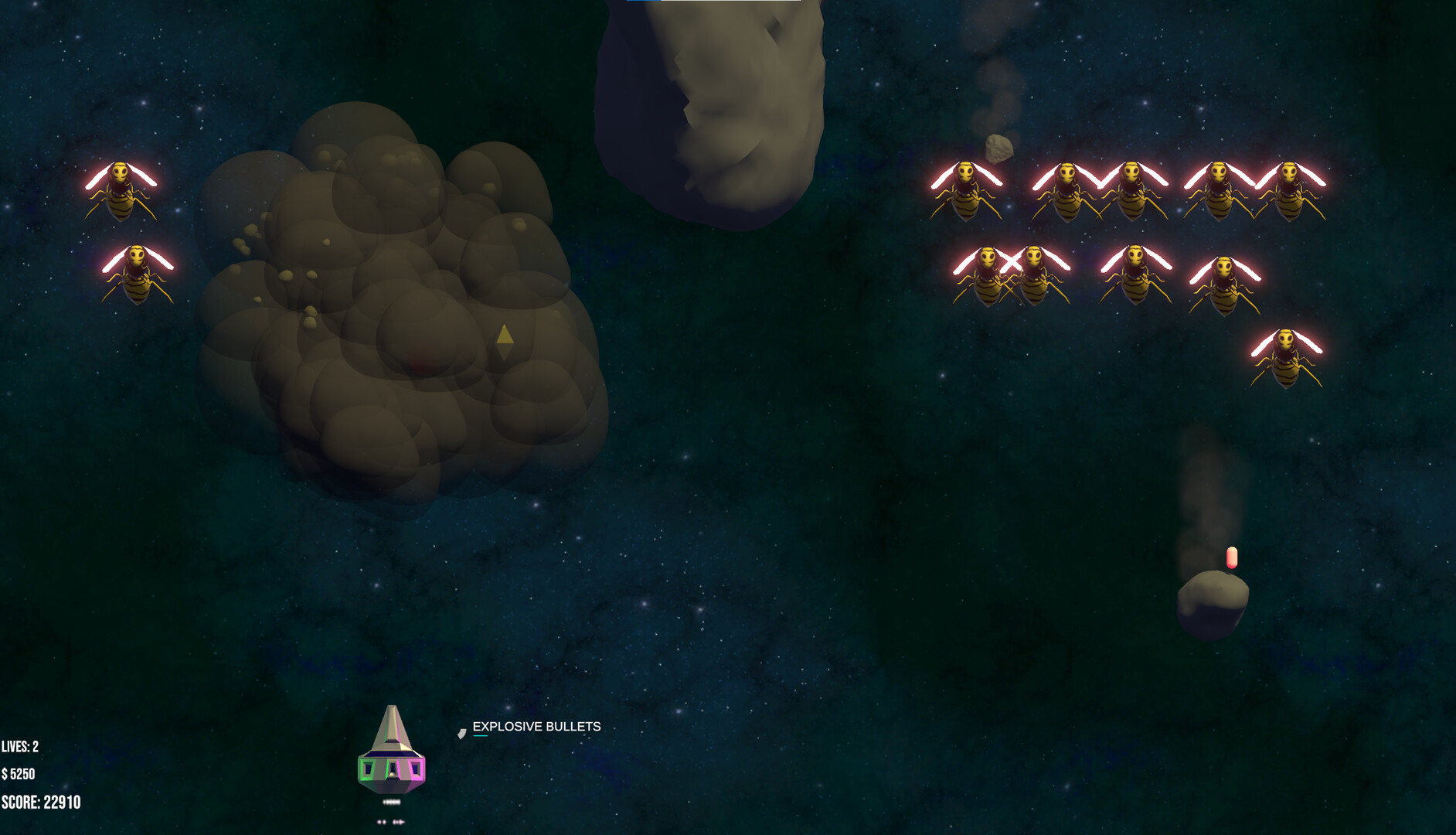The width and height of the screenshot is (1456, 835).
Task: Click the small asteroid near the top-right hornets
Action: pos(998,147)
